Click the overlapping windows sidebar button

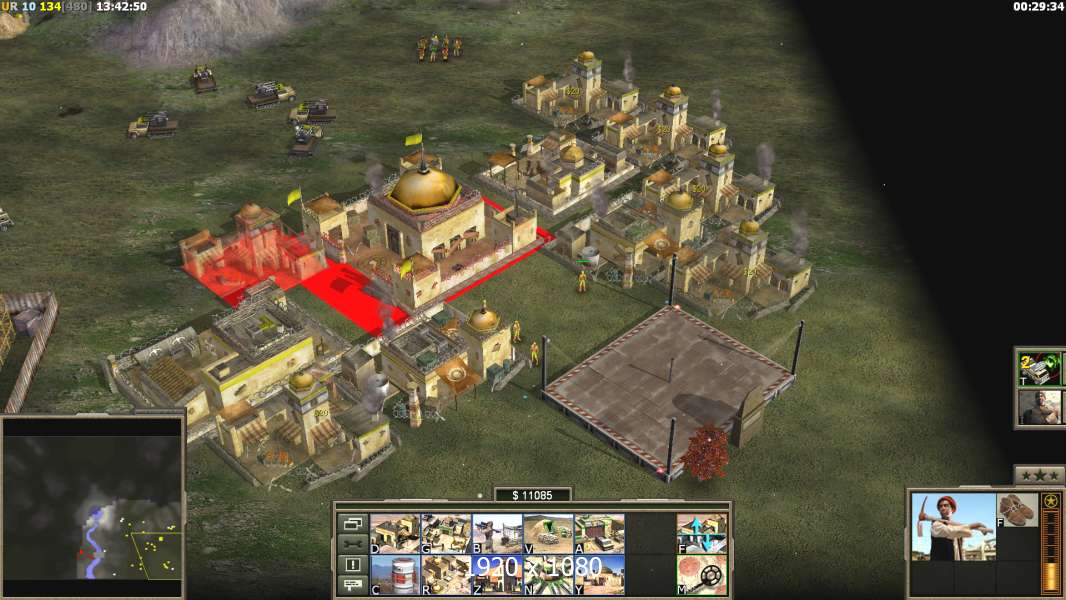(352, 523)
